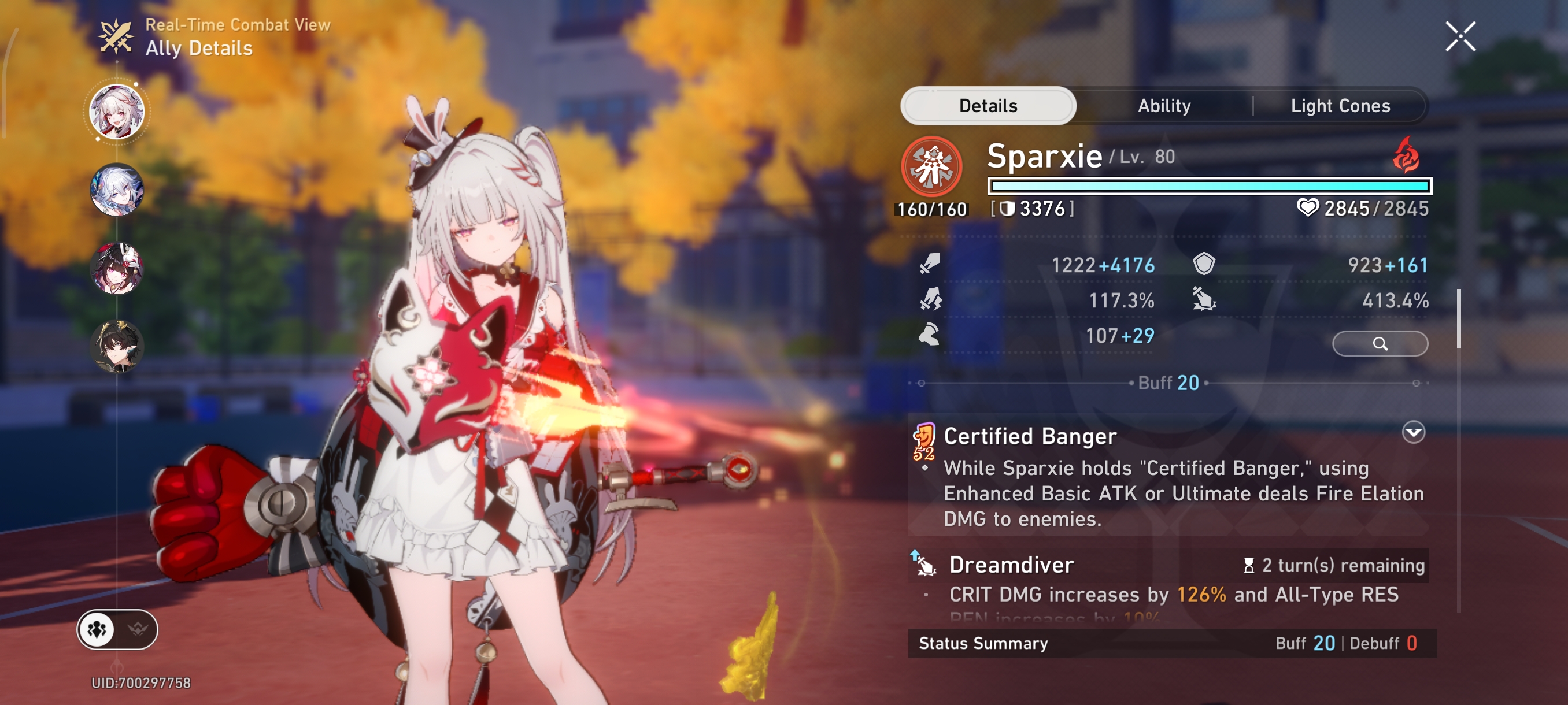Select the Details tab
This screenshot has width=1568, height=705.
[988, 106]
